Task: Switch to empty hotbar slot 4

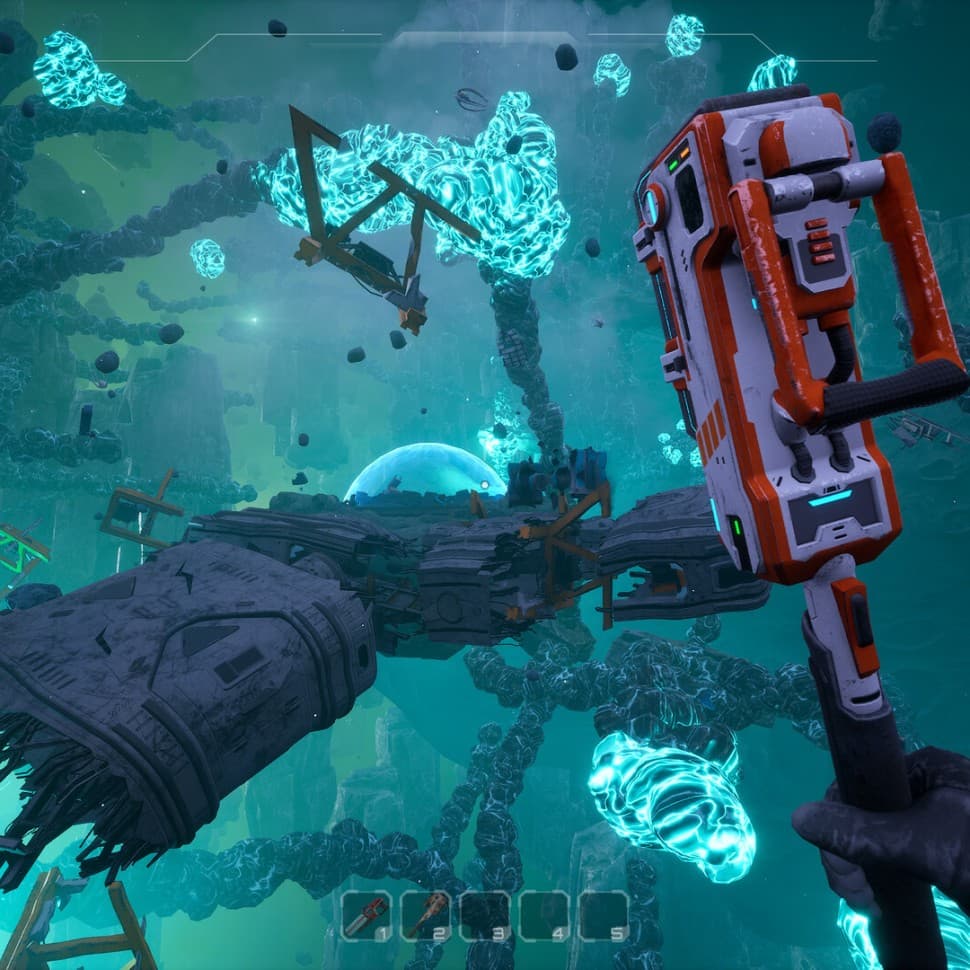Action: (544, 915)
